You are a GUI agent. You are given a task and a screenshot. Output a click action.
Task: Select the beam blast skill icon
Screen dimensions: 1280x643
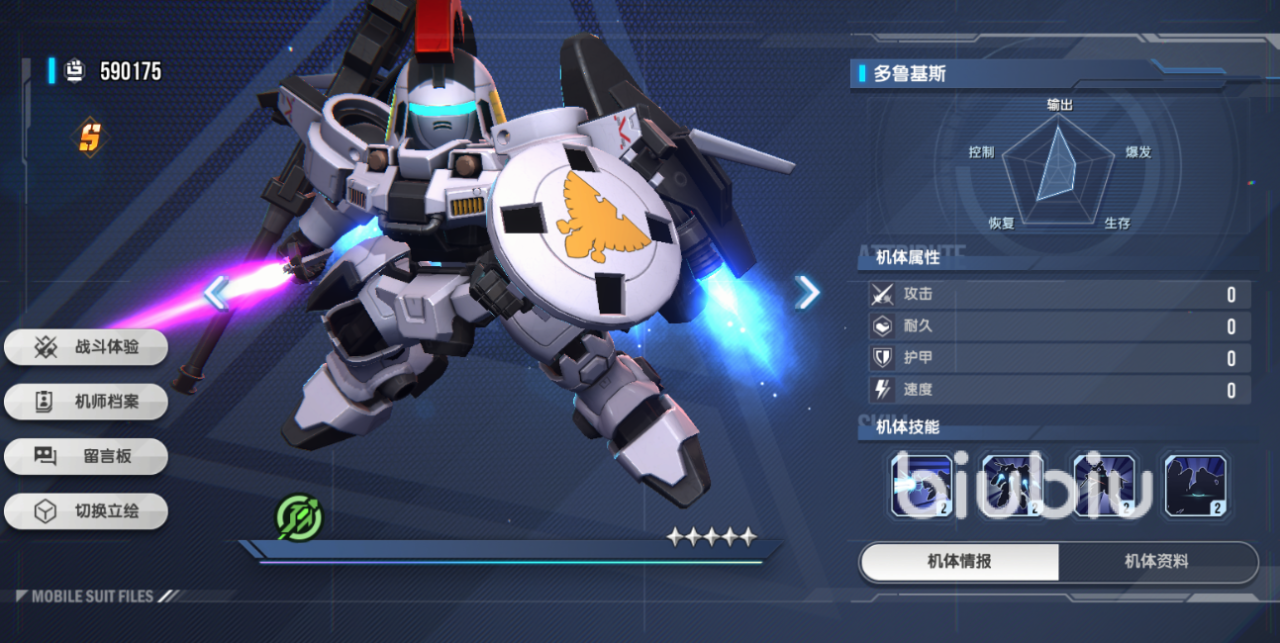(921, 485)
